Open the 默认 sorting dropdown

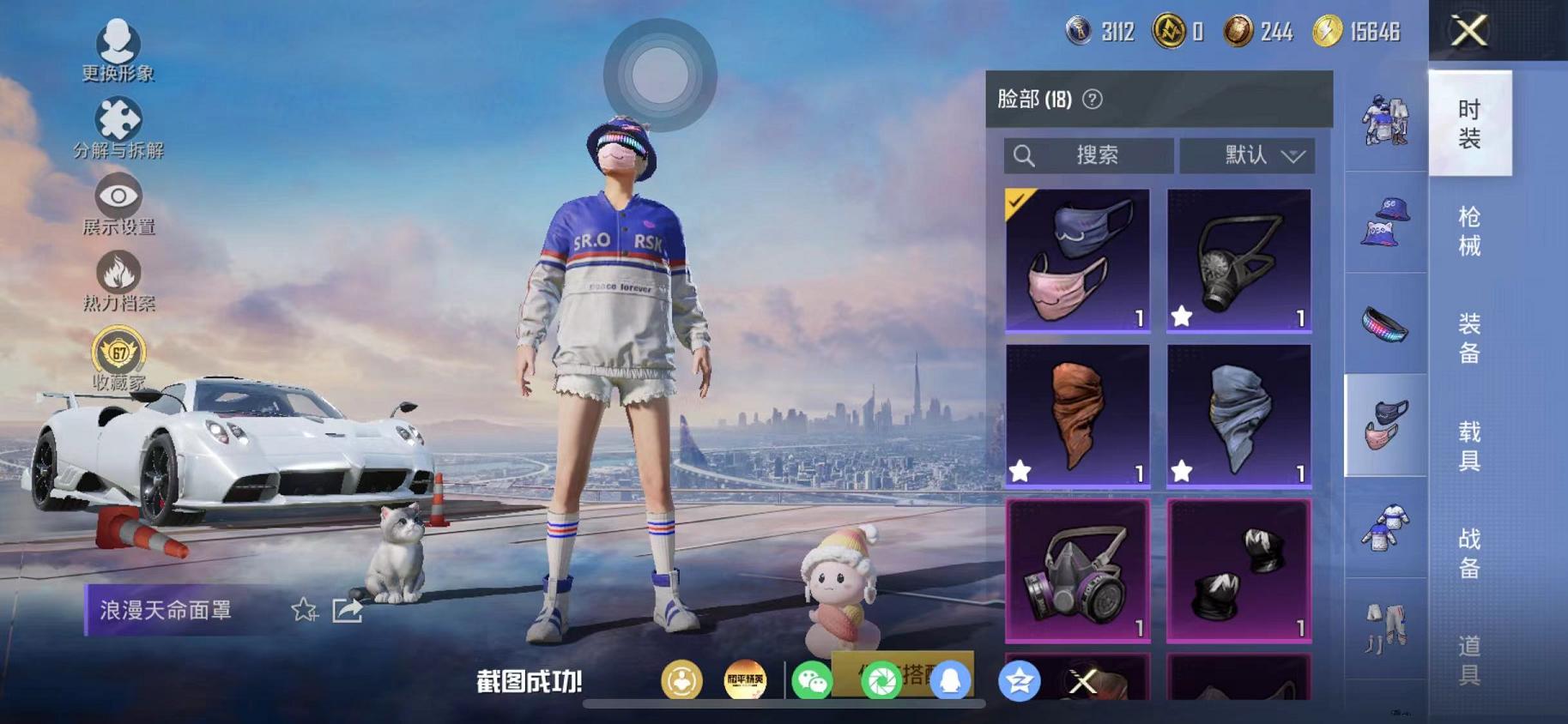pyautogui.click(x=1247, y=155)
